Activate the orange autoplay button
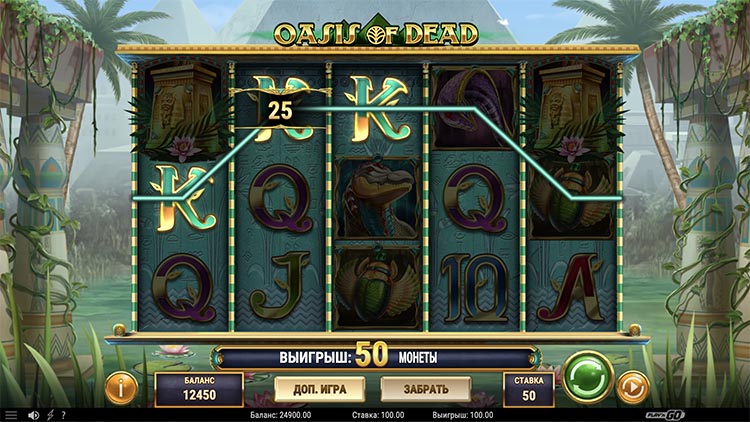This screenshot has width=750, height=422. (x=632, y=387)
